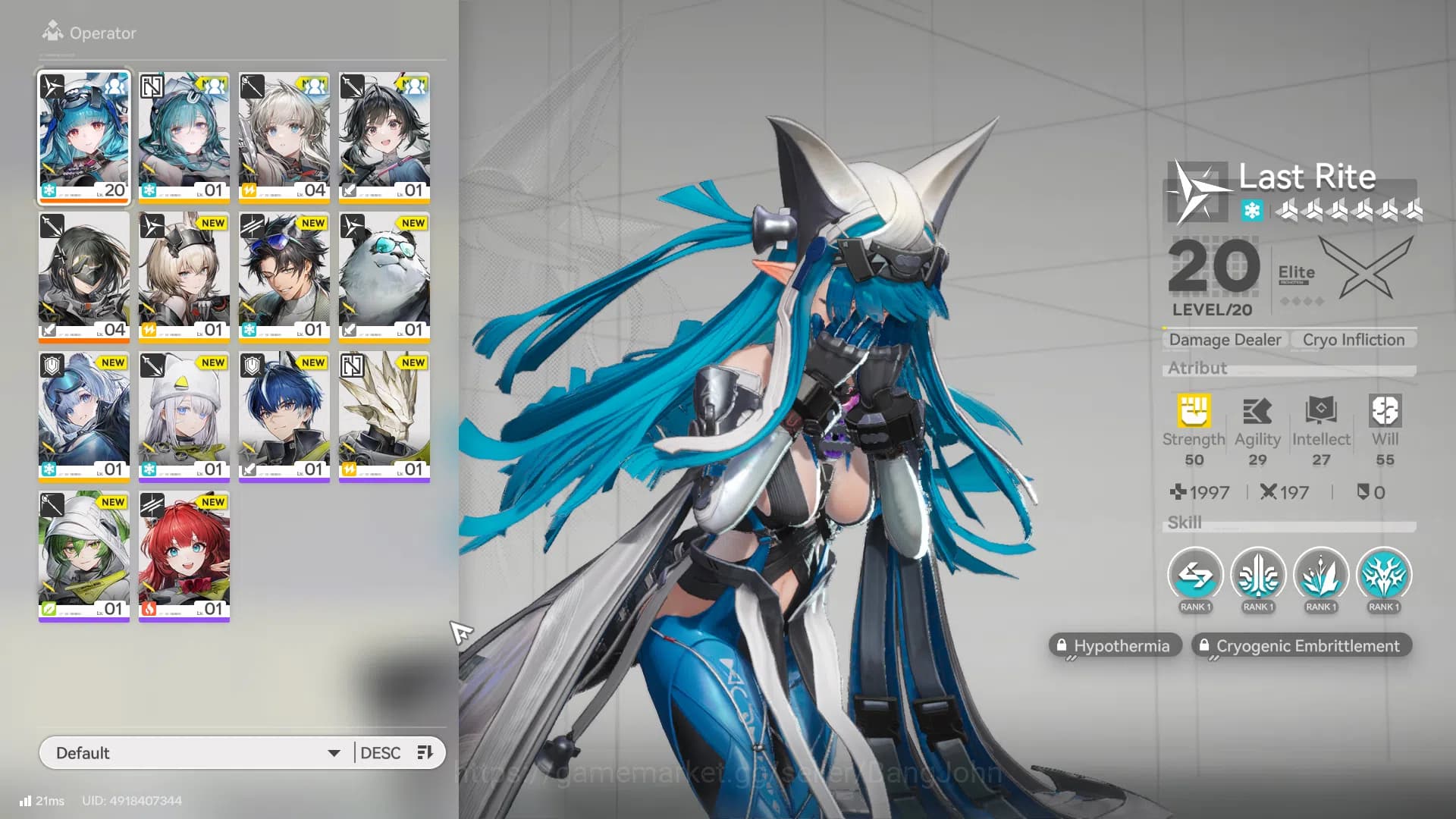The image size is (1456, 819).
Task: Select the Hypothermia trait
Action: pos(1115,645)
